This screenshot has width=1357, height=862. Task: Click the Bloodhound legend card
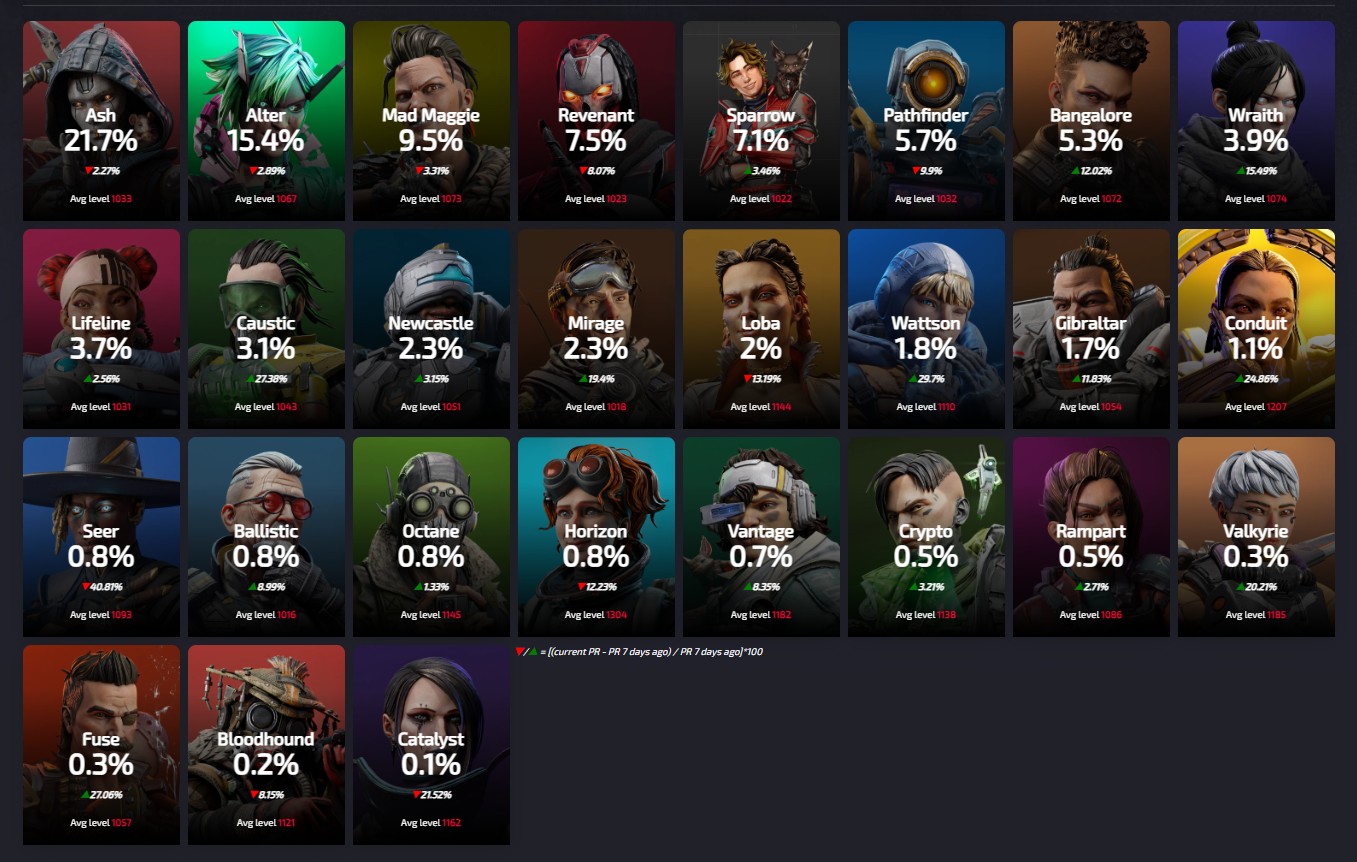point(266,745)
